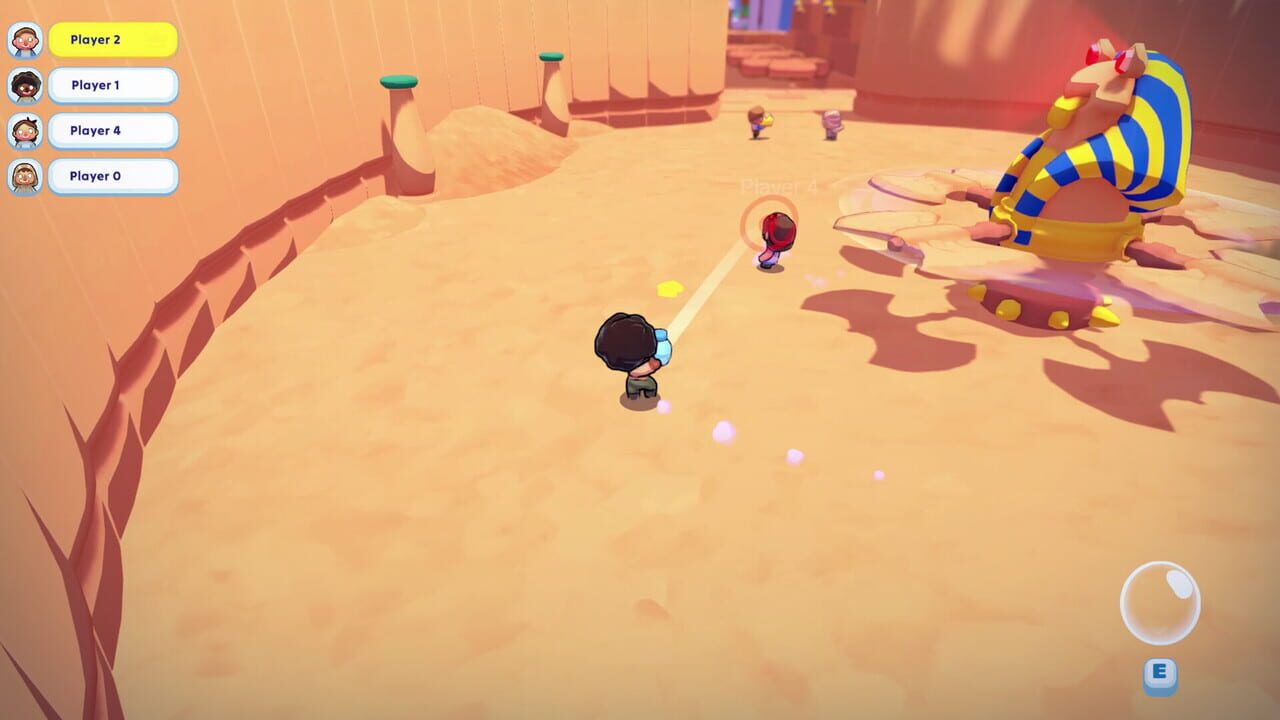Click Player 1's avatar icon in scoreboard

pos(25,86)
